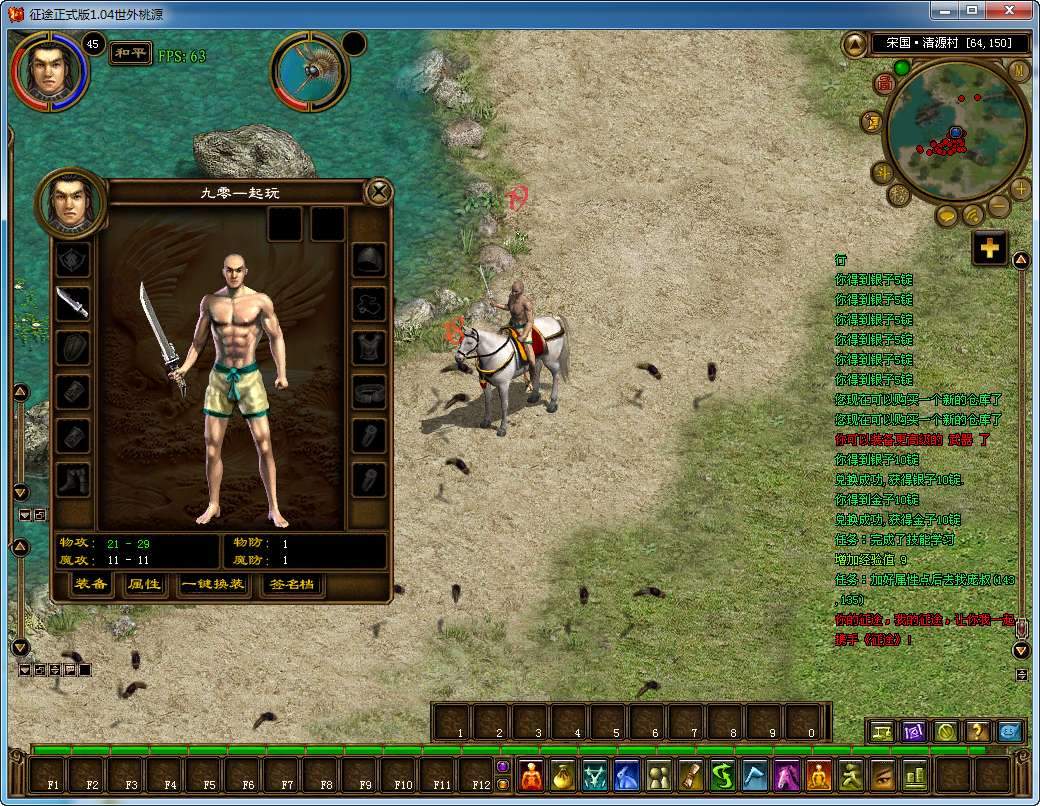Open the world map with the M button
Screen dimensions: 1040x806
tap(1019, 70)
